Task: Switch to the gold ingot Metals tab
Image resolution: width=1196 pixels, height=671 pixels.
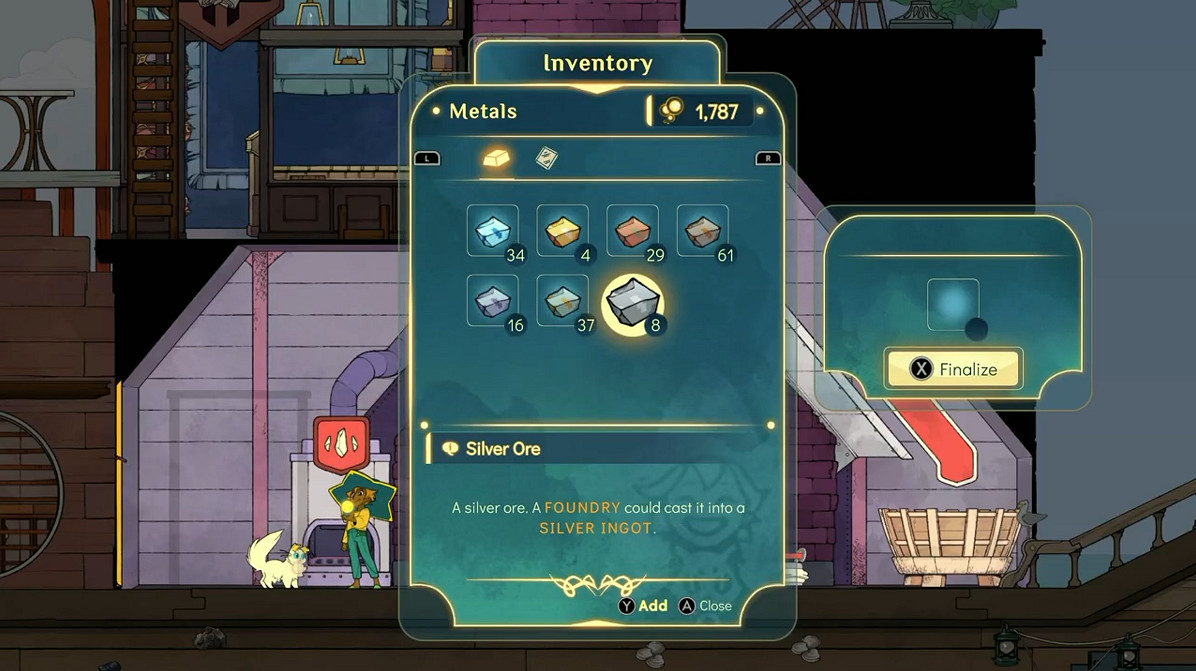Action: pyautogui.click(x=497, y=159)
